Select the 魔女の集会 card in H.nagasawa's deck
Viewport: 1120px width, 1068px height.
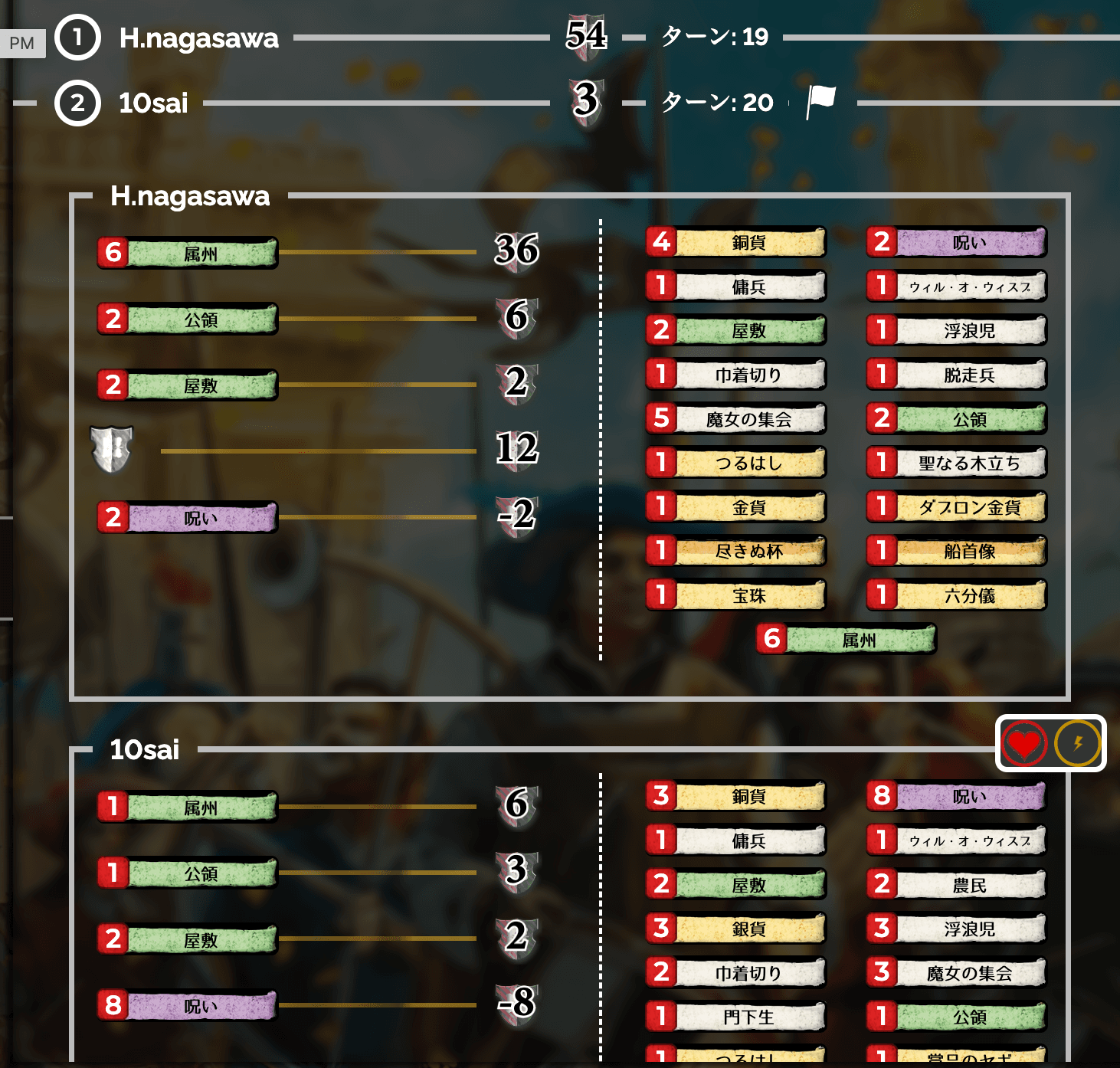(735, 418)
